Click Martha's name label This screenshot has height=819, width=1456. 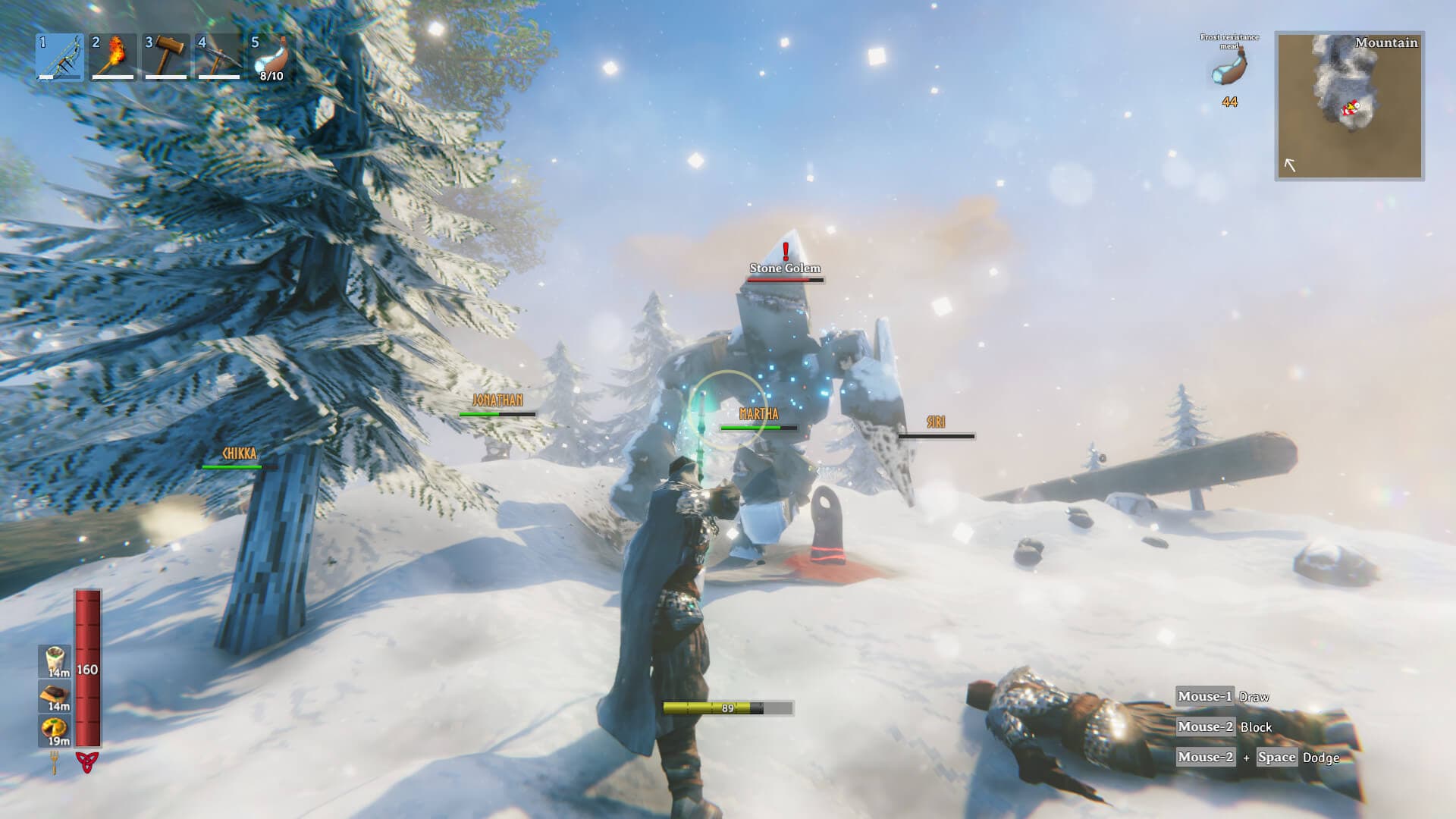(x=760, y=413)
